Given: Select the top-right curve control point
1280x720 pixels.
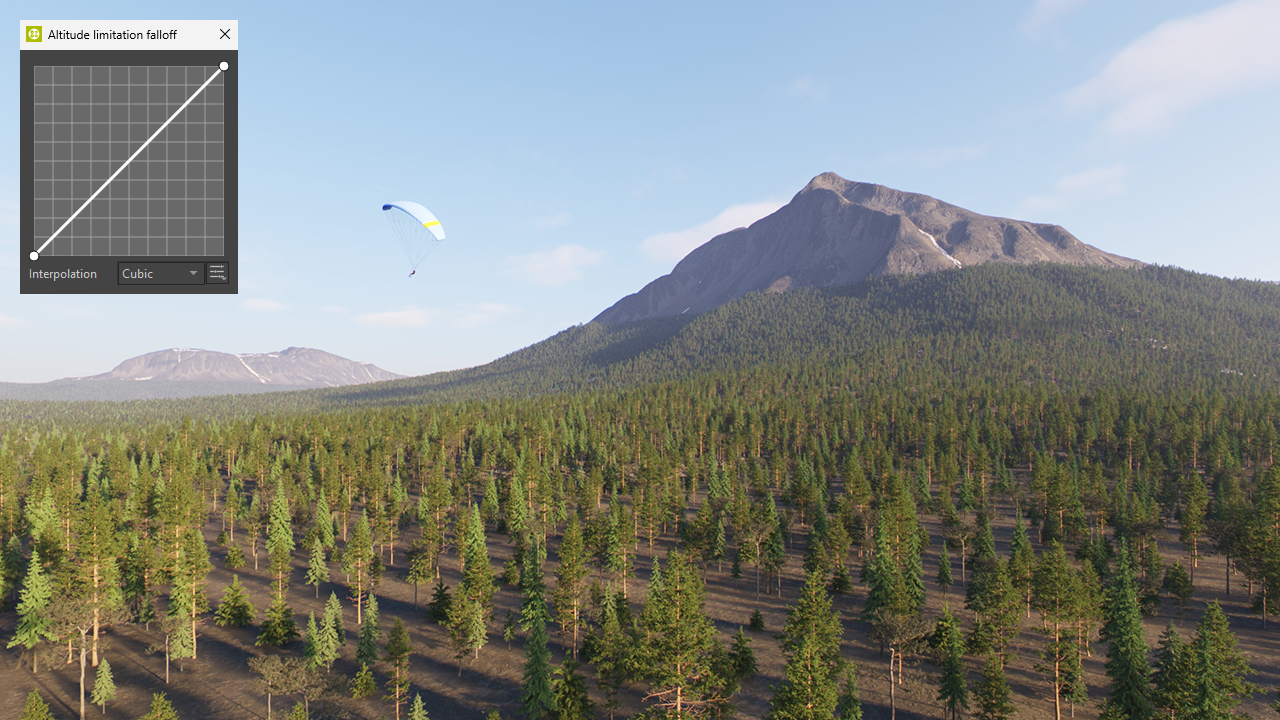Looking at the screenshot, I should pos(224,66).
